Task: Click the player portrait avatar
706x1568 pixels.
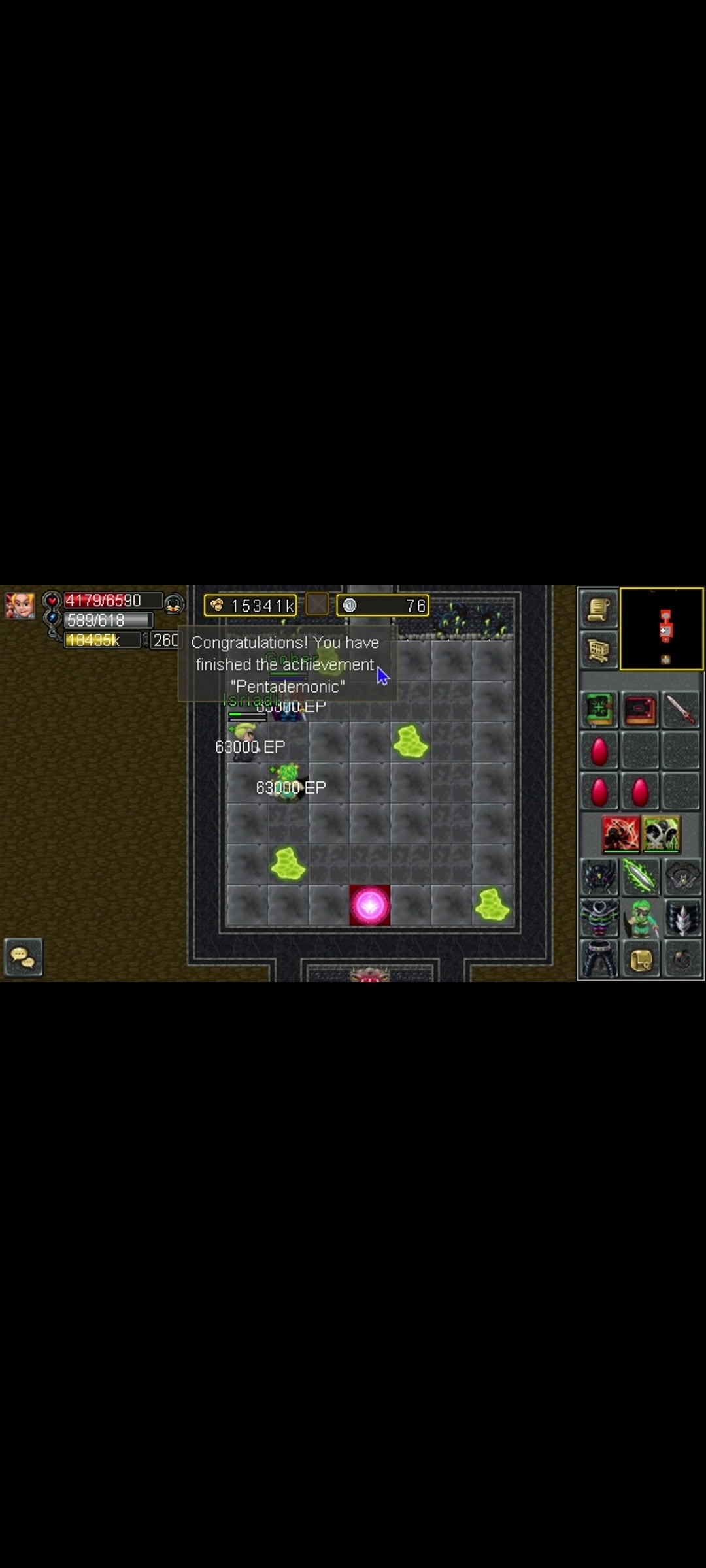Action: point(20,605)
